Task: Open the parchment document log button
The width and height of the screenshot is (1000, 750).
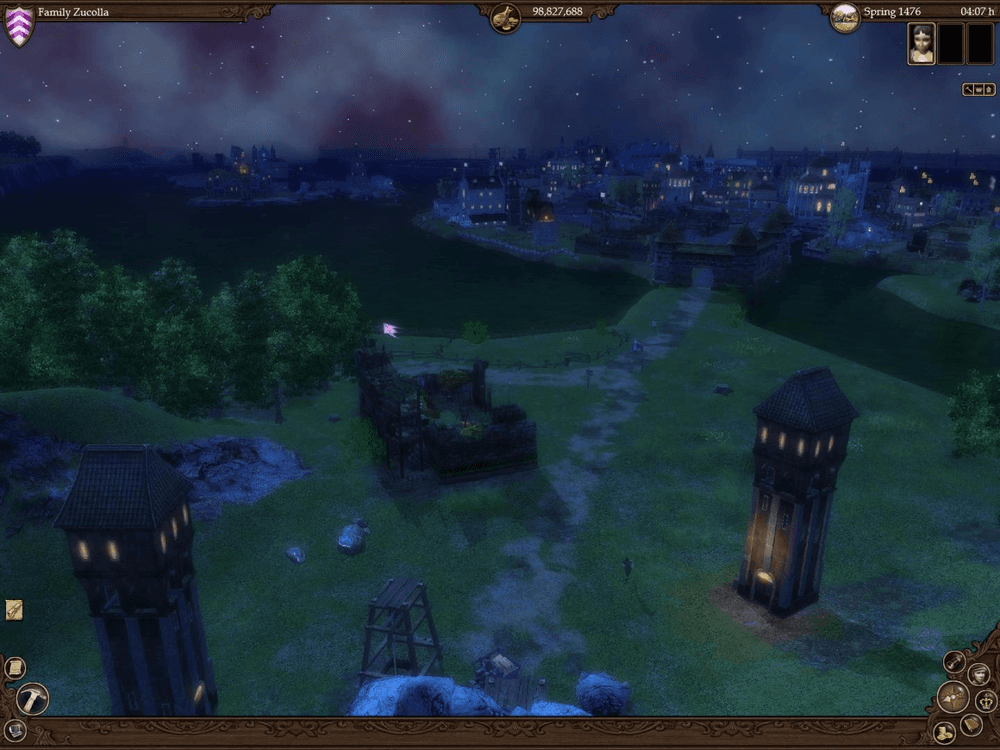Action: click(15, 667)
